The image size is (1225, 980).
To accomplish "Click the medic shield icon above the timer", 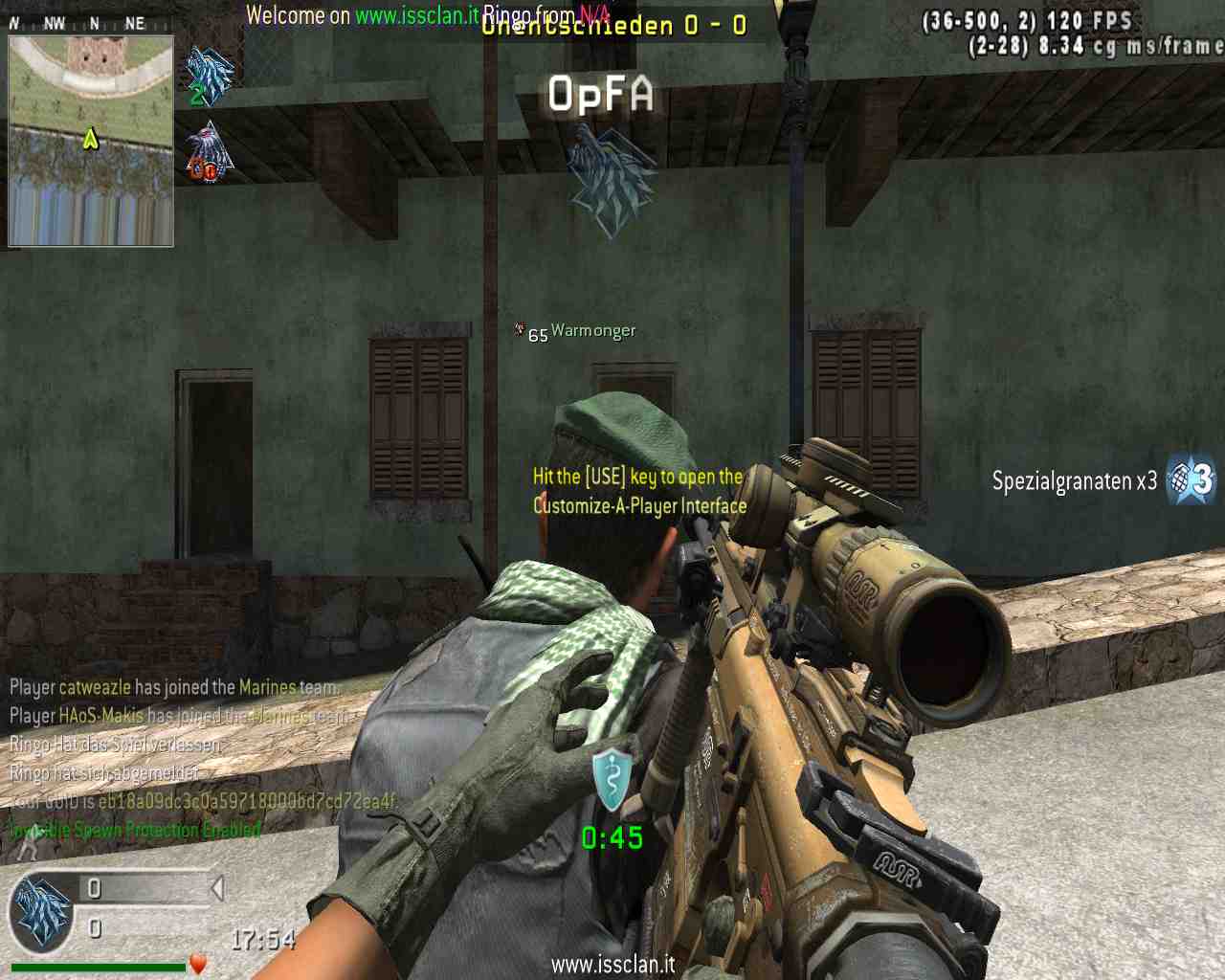I will (612, 778).
